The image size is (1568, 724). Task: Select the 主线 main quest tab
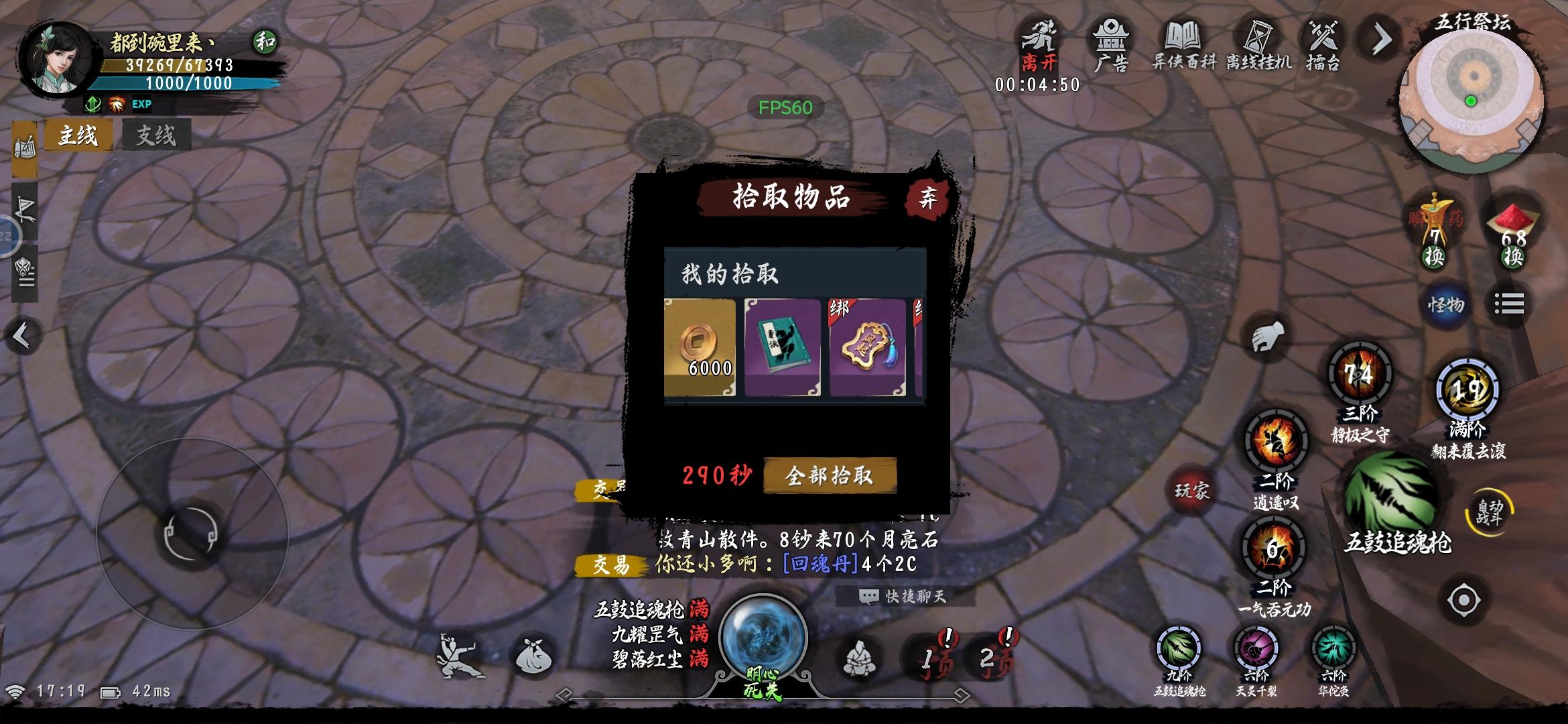tap(78, 135)
